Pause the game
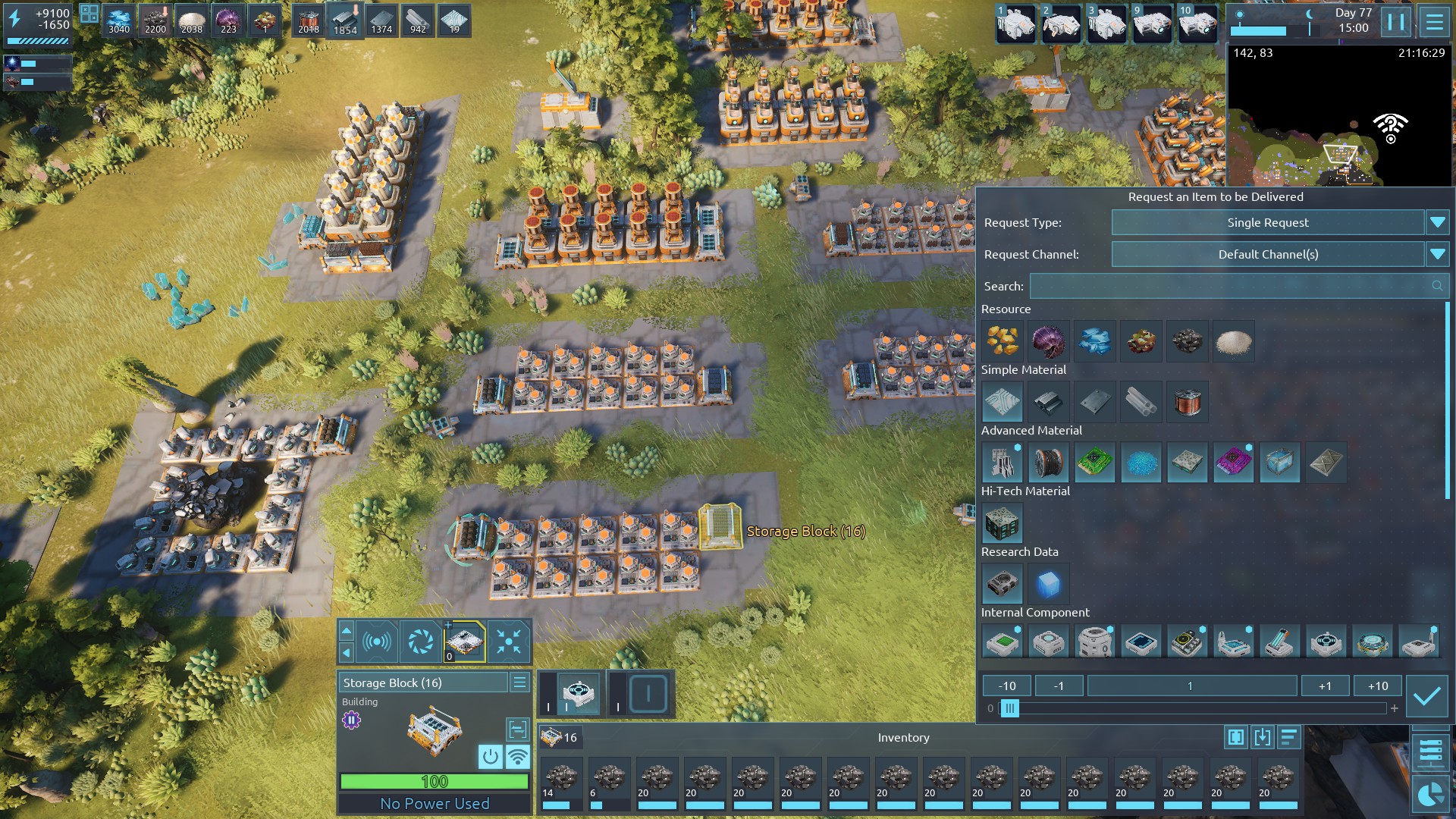The image size is (1456, 819). (x=1395, y=22)
